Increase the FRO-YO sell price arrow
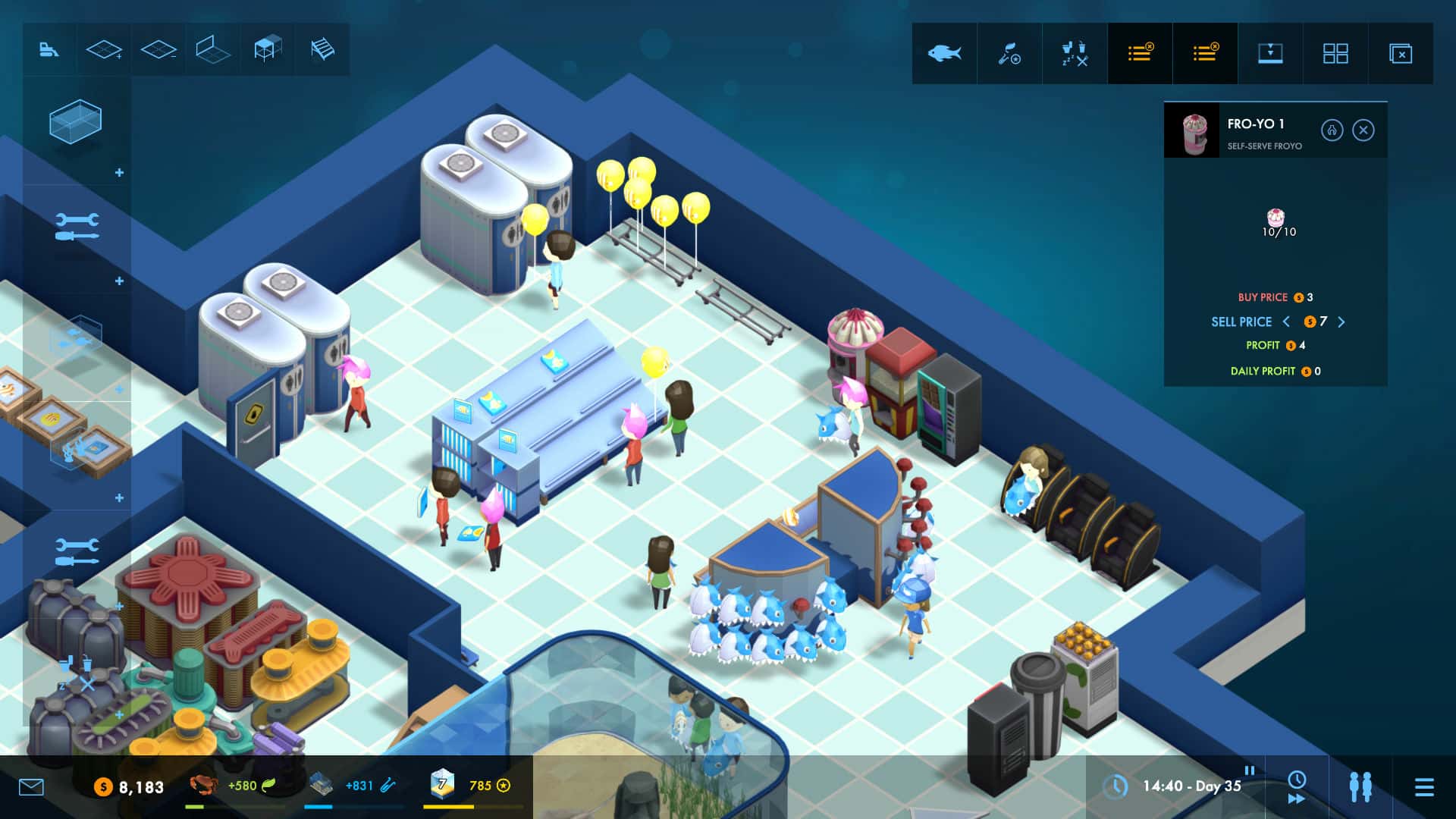The width and height of the screenshot is (1456, 819). (1342, 322)
